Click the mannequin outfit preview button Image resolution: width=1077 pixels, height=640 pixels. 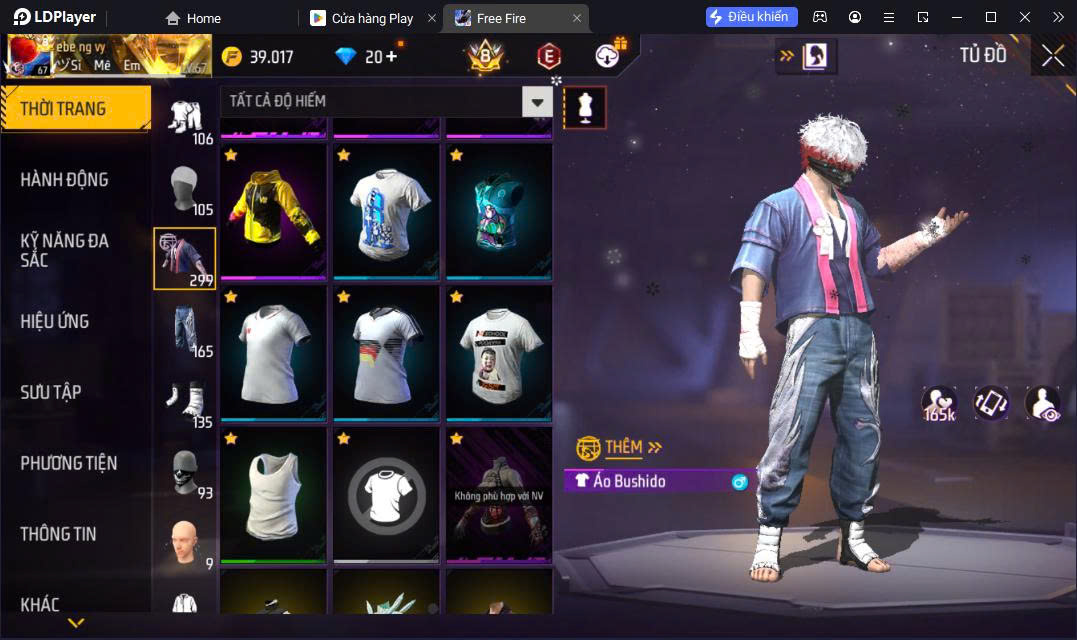[585, 106]
